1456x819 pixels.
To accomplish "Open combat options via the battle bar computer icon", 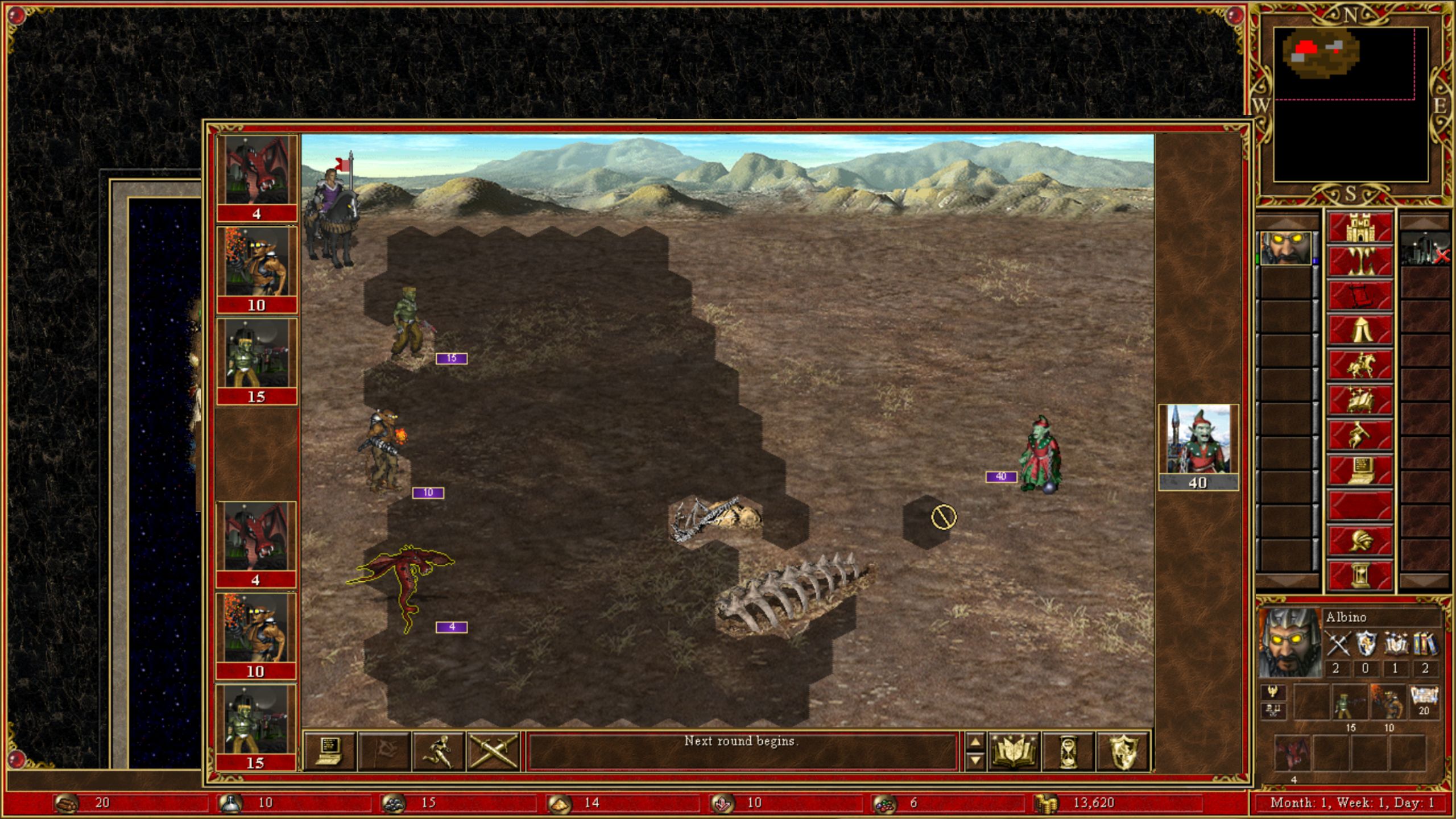I will point(330,751).
